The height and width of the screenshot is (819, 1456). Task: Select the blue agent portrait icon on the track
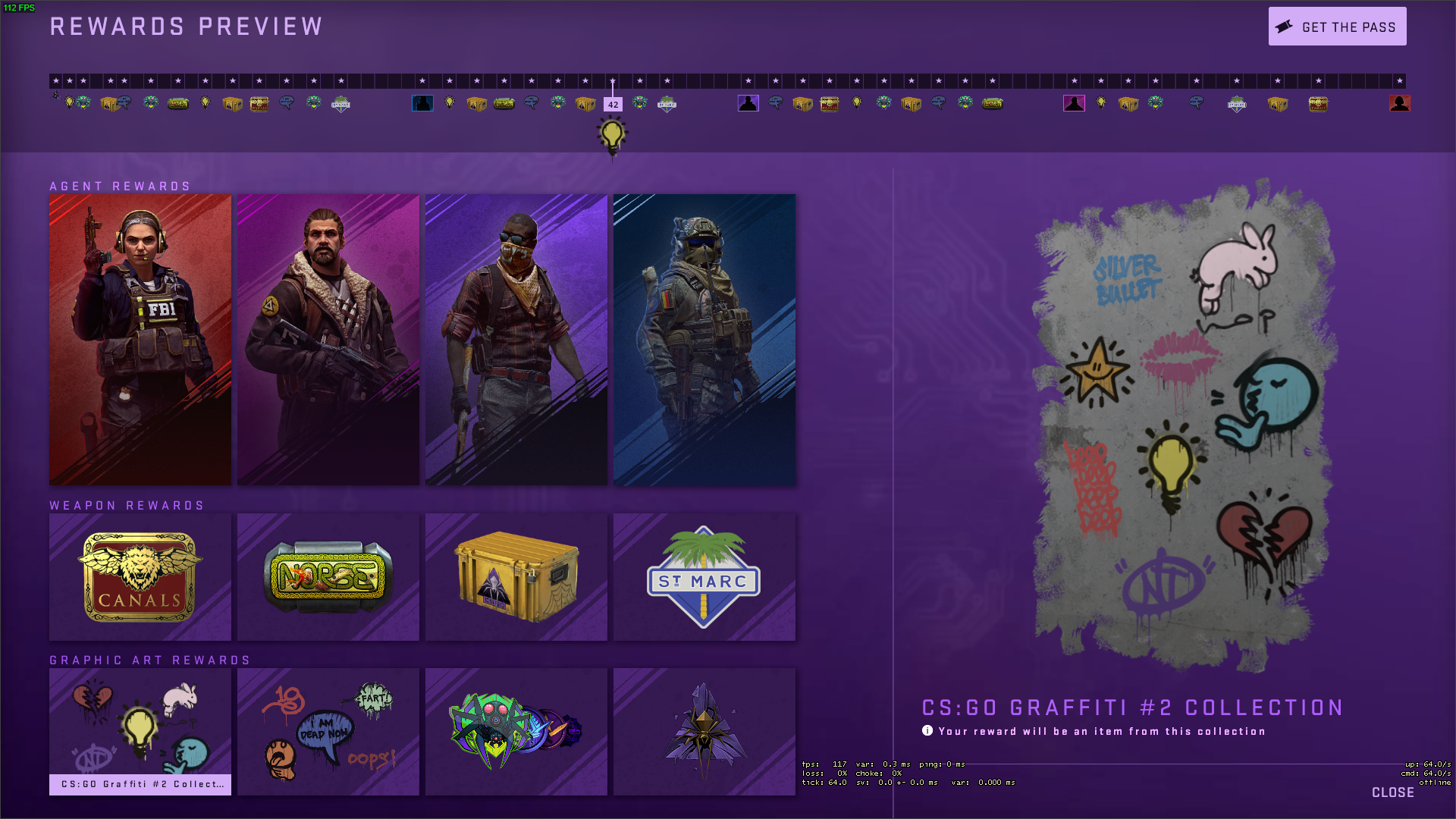pyautogui.click(x=423, y=103)
